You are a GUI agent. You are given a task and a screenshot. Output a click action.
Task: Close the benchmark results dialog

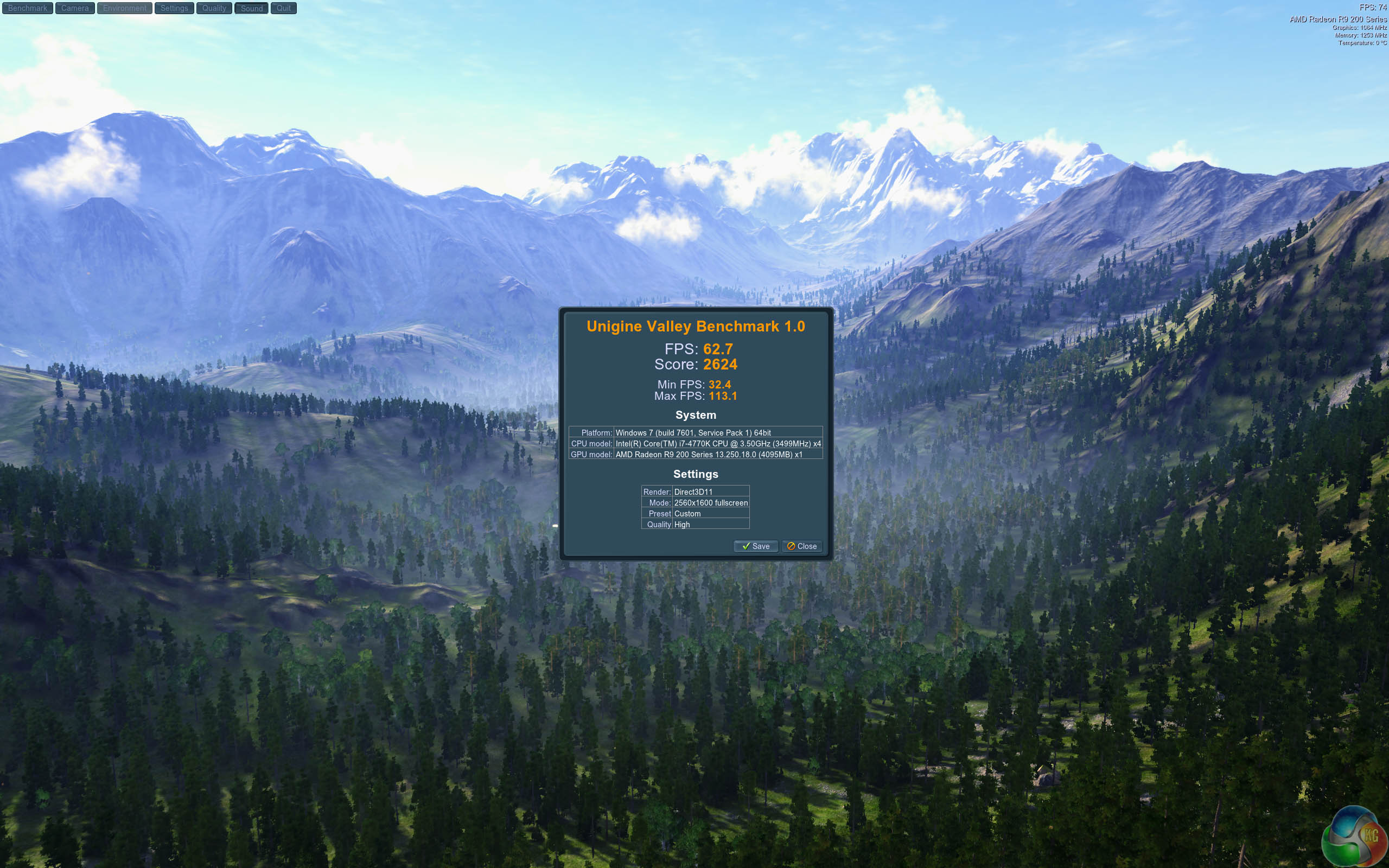(802, 546)
